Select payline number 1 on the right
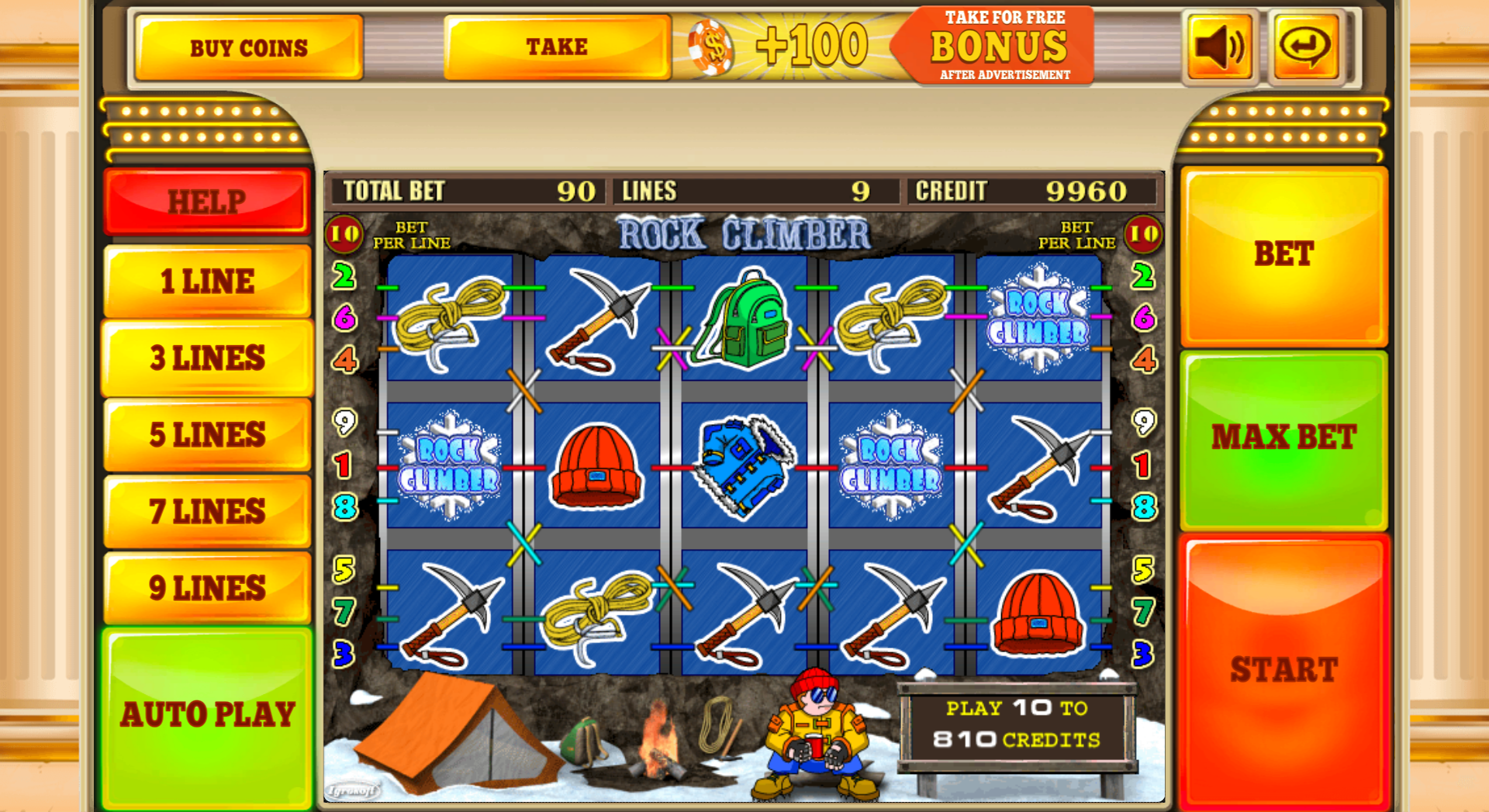 pyautogui.click(x=1143, y=466)
